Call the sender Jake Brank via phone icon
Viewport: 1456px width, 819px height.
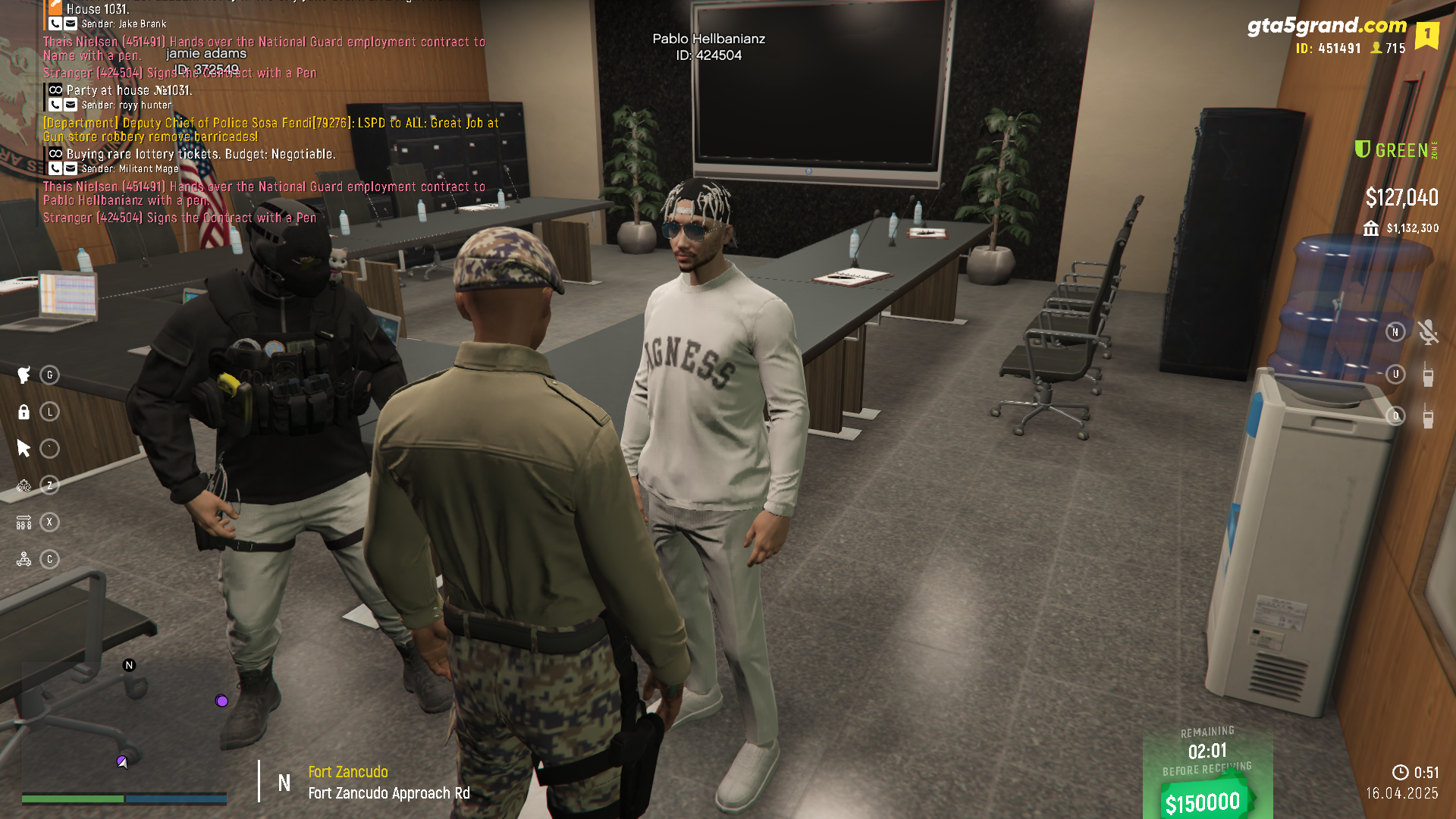(55, 24)
